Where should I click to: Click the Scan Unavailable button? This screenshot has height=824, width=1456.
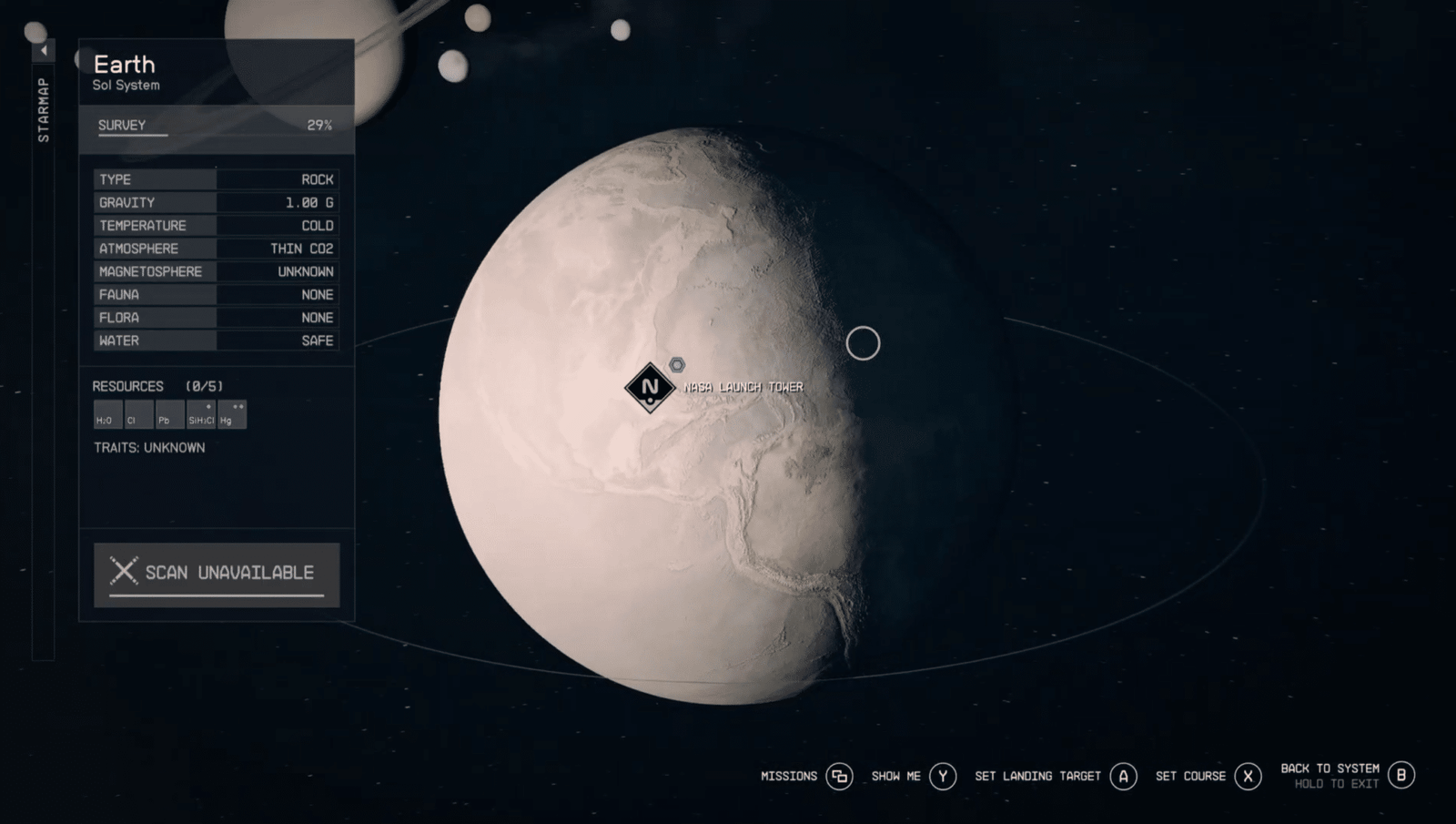216,573
